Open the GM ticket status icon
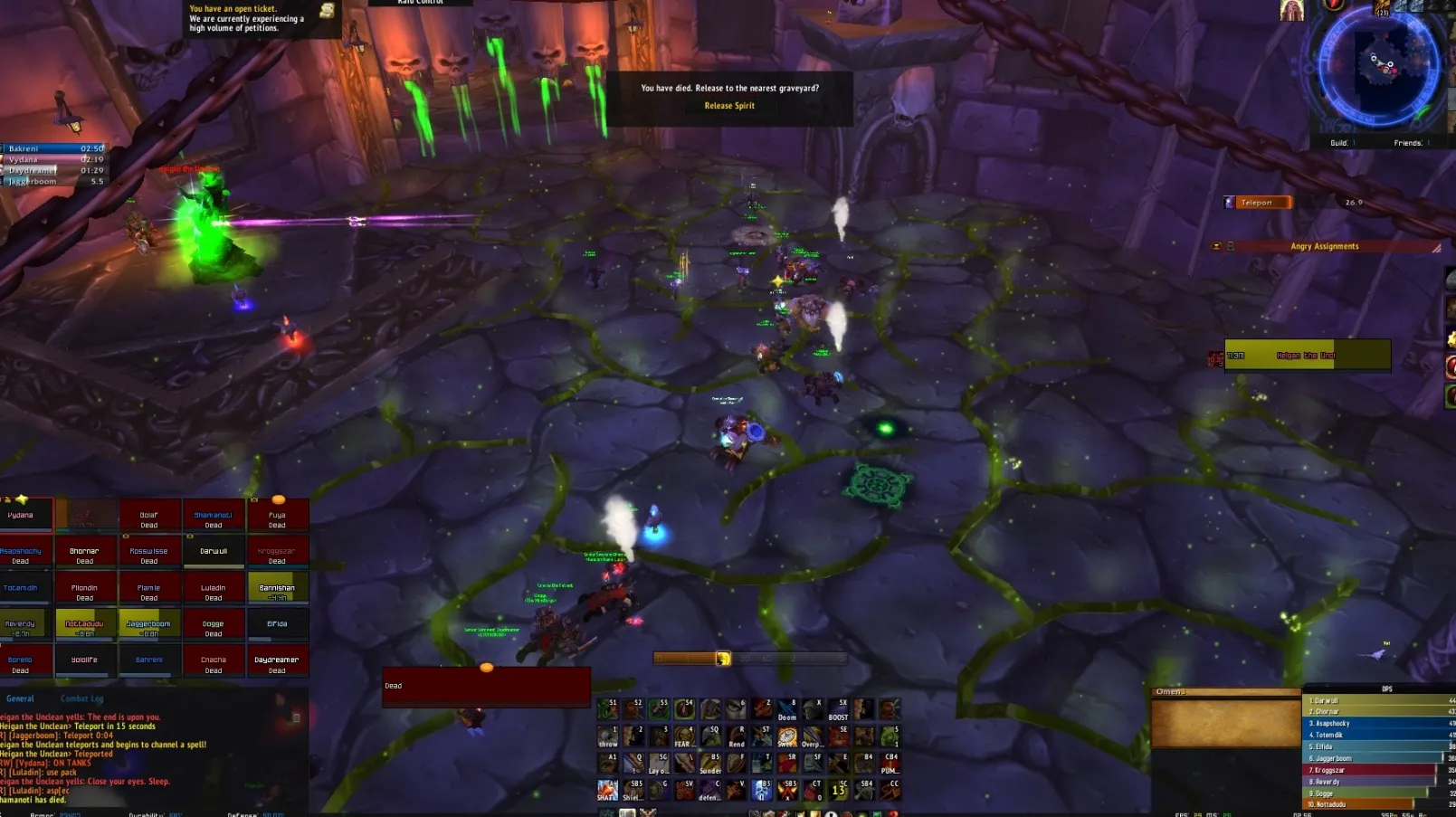This screenshot has width=1456, height=817. [x=327, y=11]
